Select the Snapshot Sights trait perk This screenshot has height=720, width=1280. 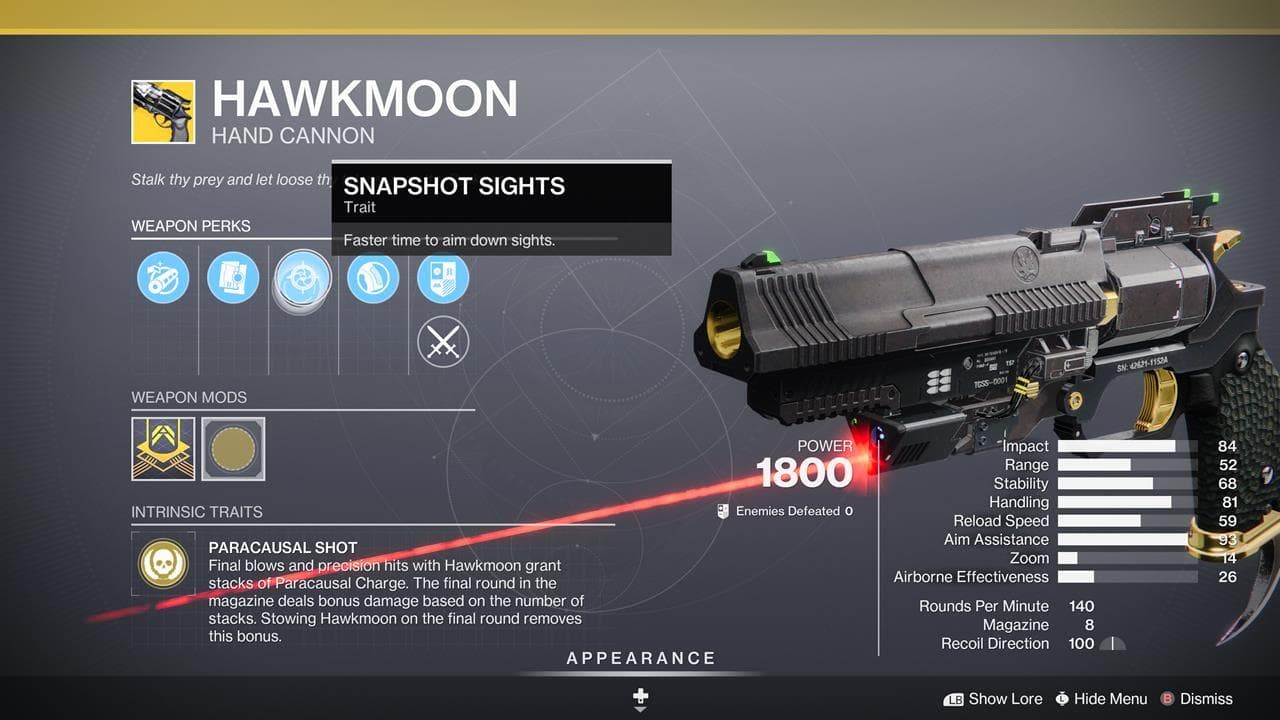click(x=302, y=278)
